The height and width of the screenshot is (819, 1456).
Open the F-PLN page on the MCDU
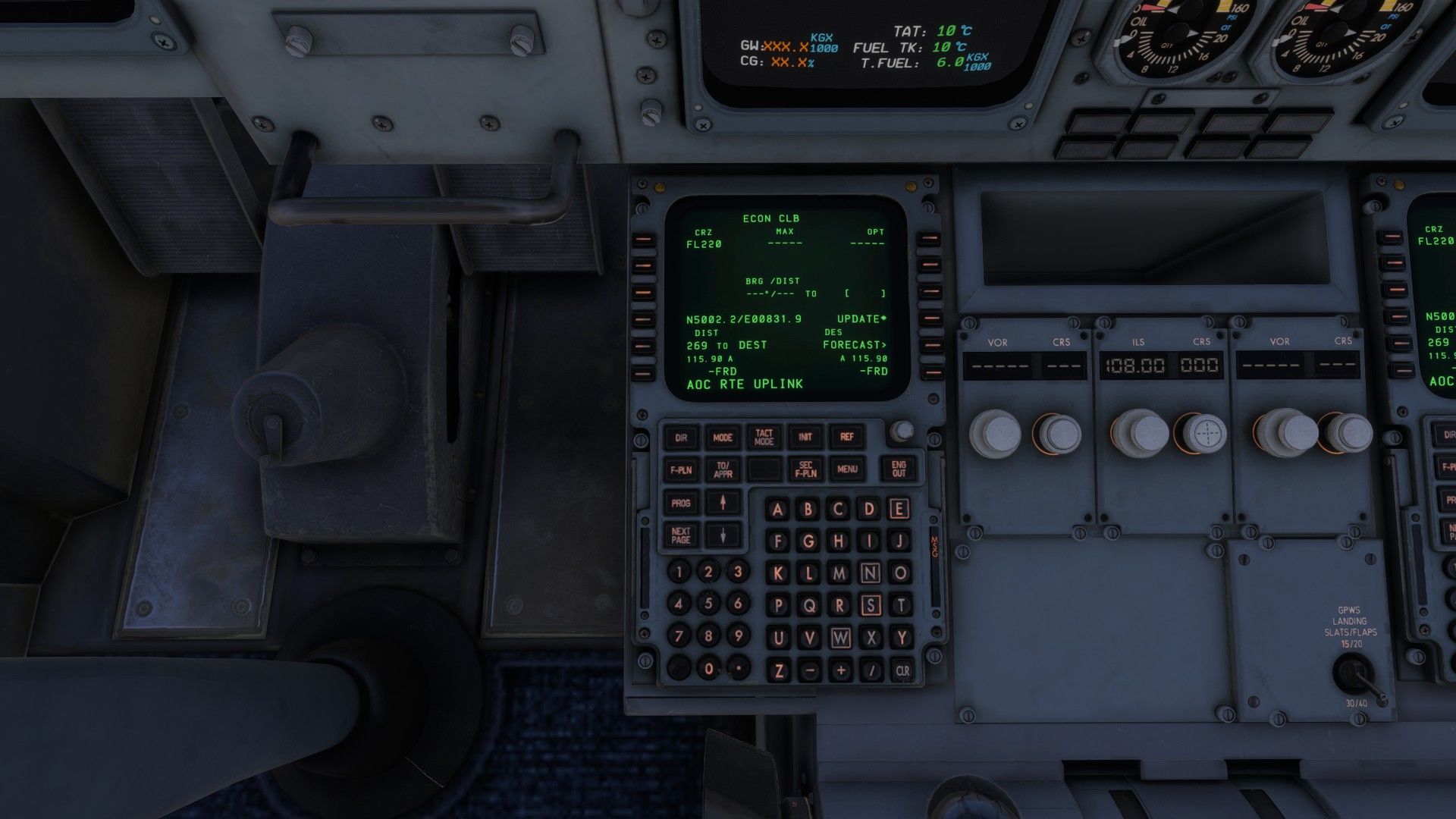click(x=681, y=469)
